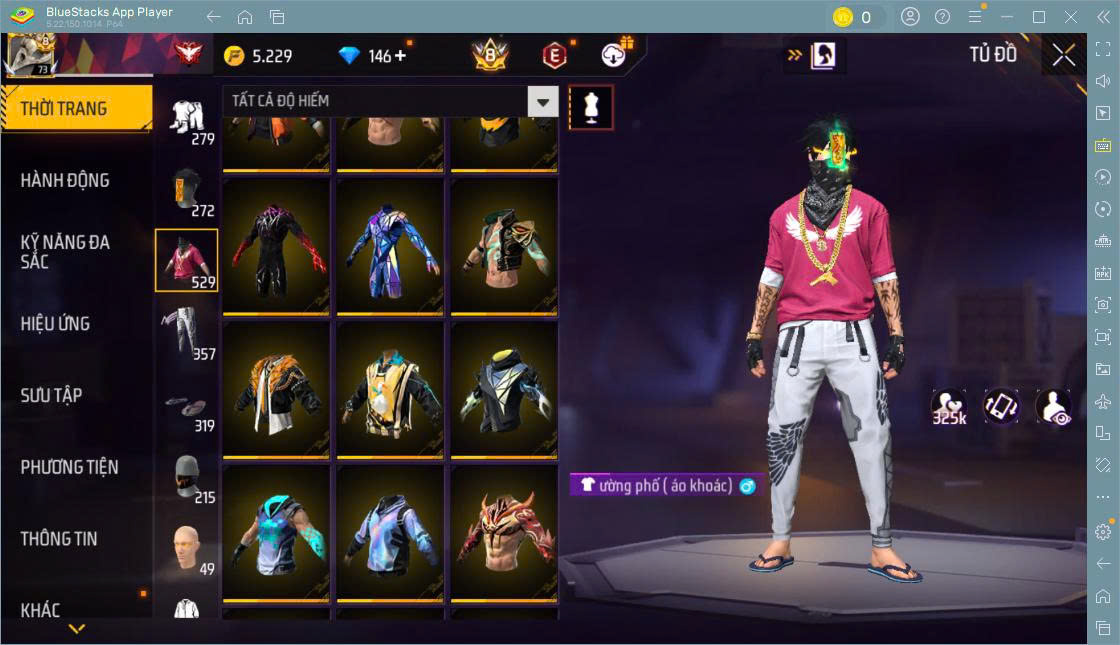Select the Kỹ Năng Đa Sắc tab
The height and width of the screenshot is (645, 1120).
coord(66,252)
